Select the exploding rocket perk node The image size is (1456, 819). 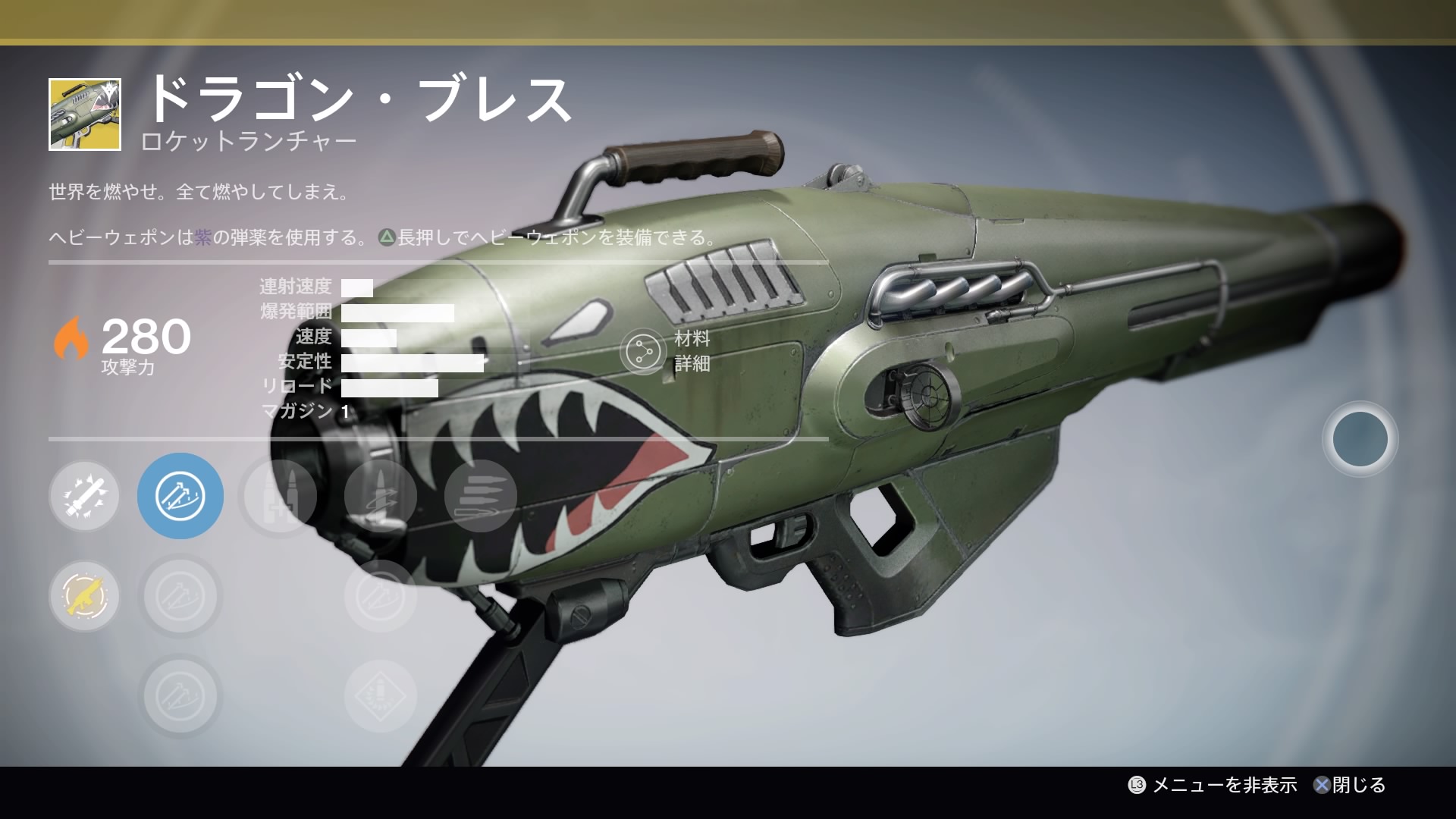click(x=84, y=496)
